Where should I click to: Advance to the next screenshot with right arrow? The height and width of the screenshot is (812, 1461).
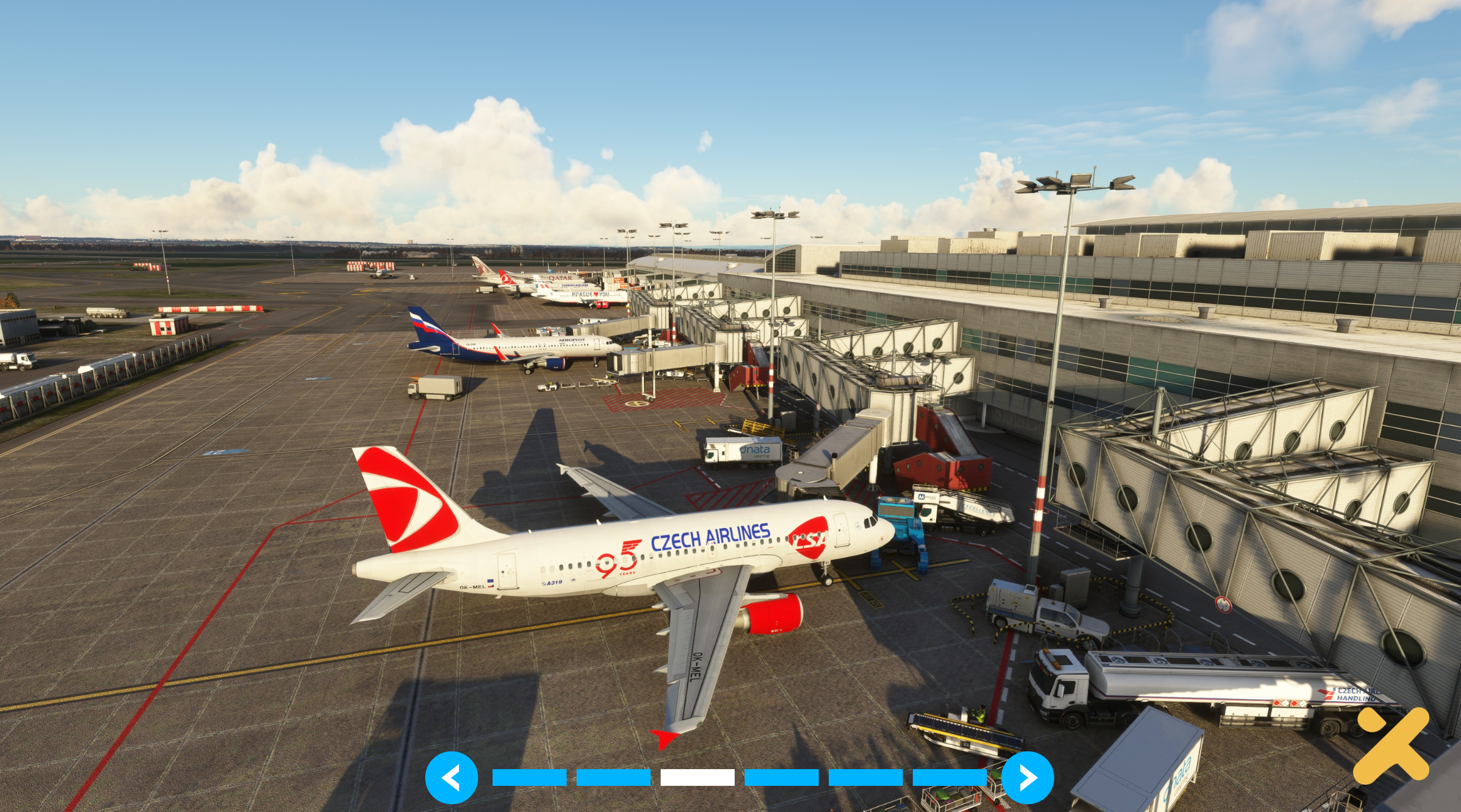click(x=1027, y=777)
